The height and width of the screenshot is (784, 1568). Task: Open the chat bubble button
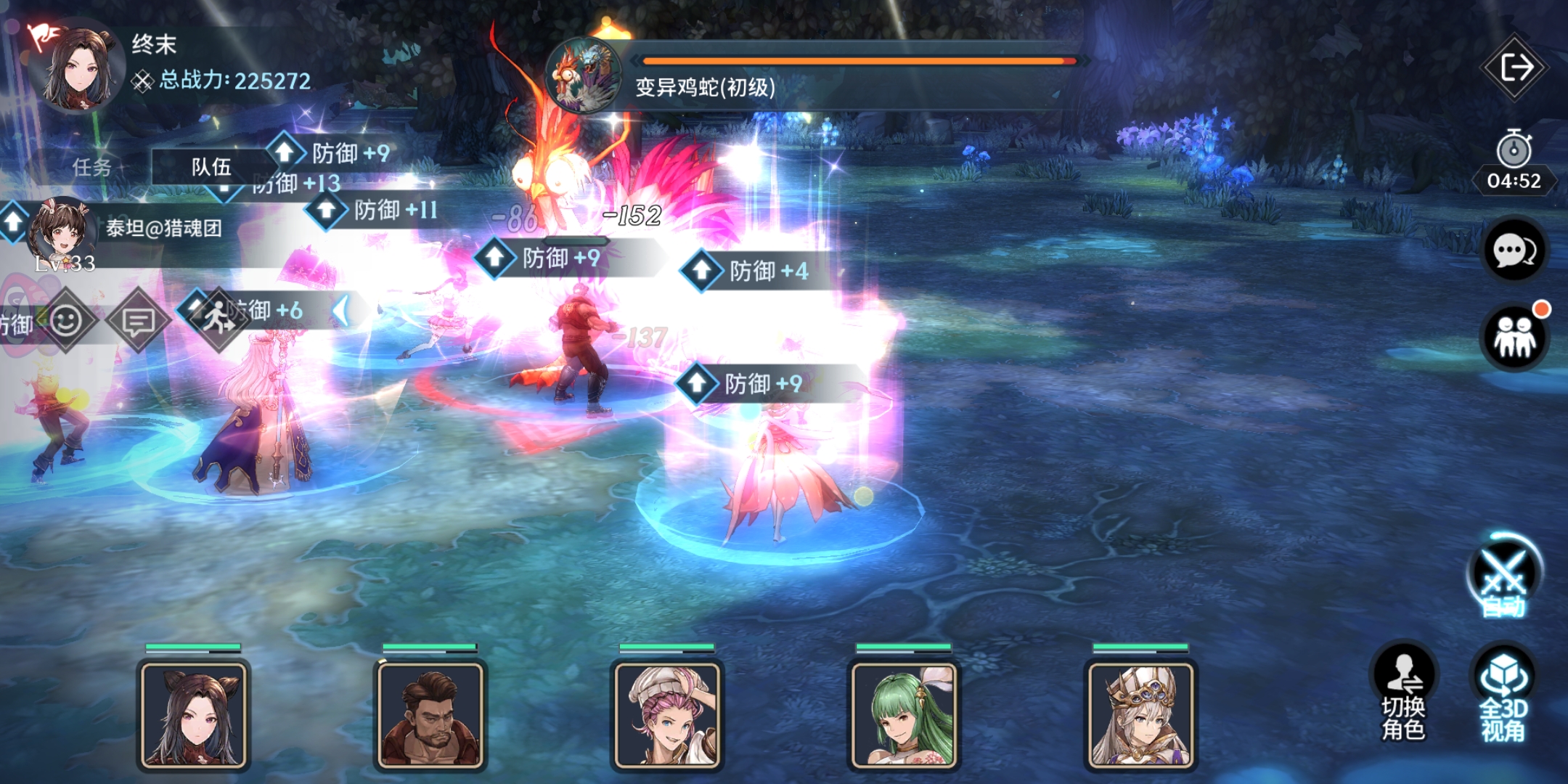tap(1514, 251)
